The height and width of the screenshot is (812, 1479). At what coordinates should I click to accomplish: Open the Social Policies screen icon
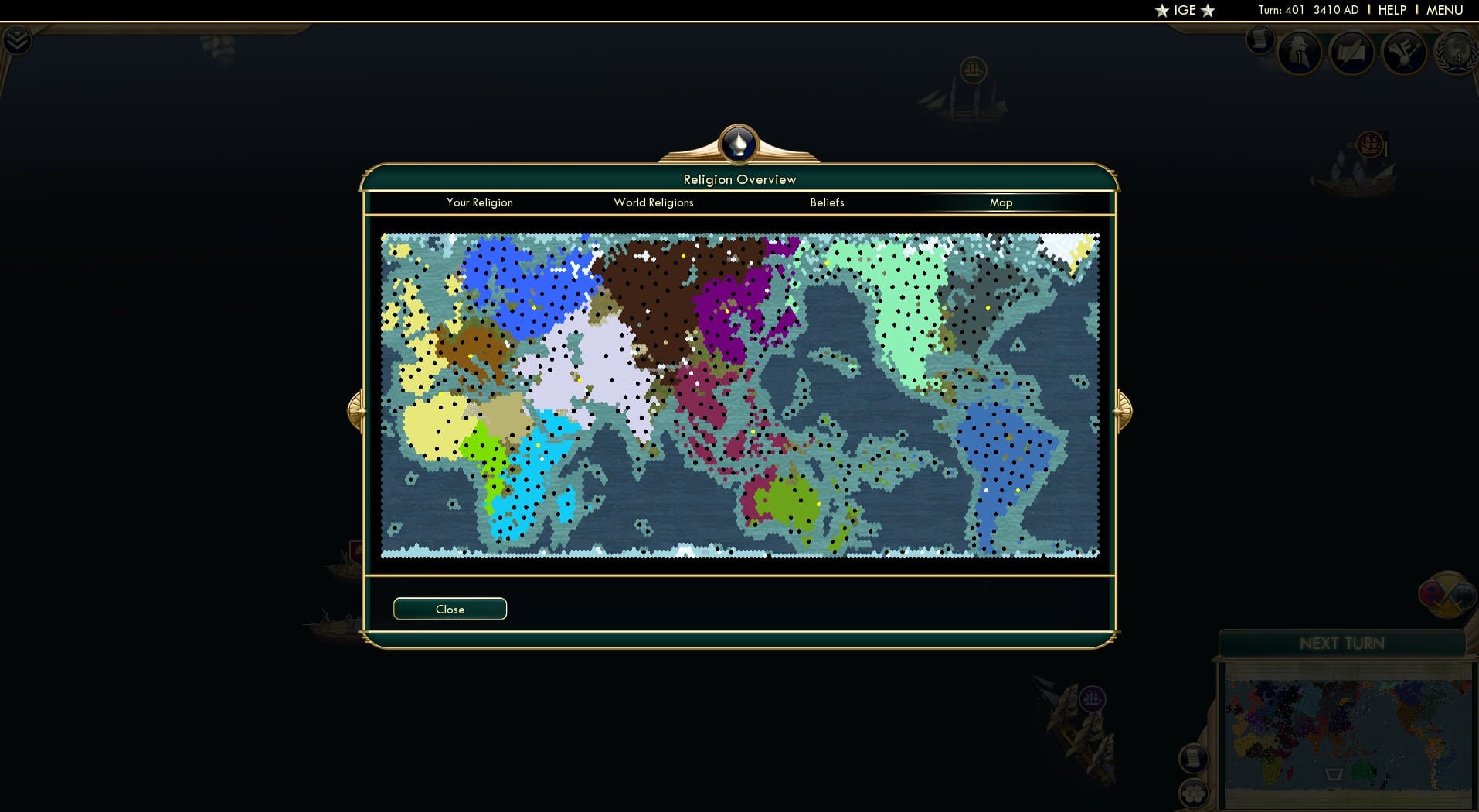1353,52
